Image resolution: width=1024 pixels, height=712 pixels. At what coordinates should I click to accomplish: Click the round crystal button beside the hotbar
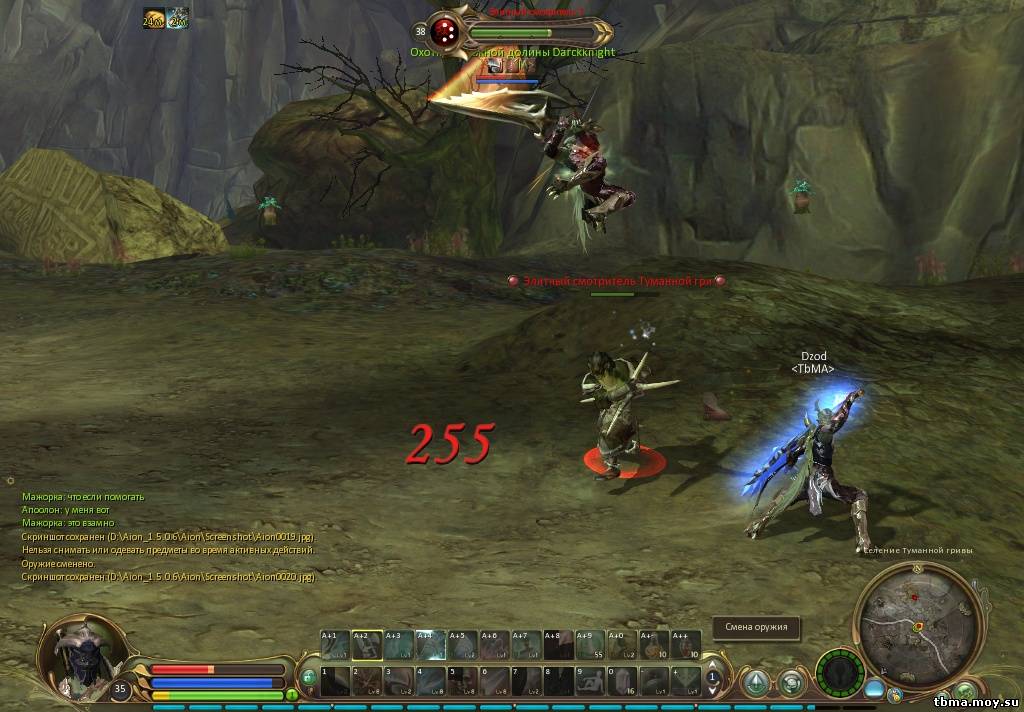757,683
